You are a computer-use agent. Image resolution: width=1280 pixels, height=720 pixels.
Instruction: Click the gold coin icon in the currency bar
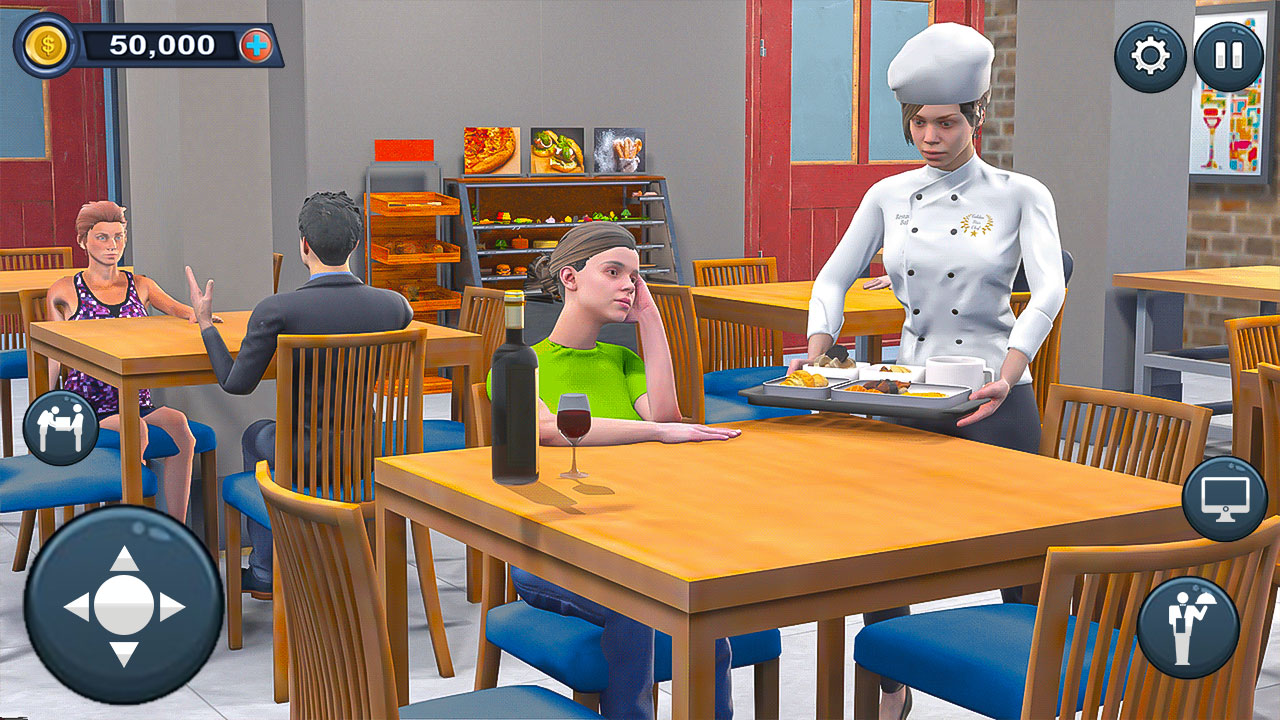tap(47, 44)
